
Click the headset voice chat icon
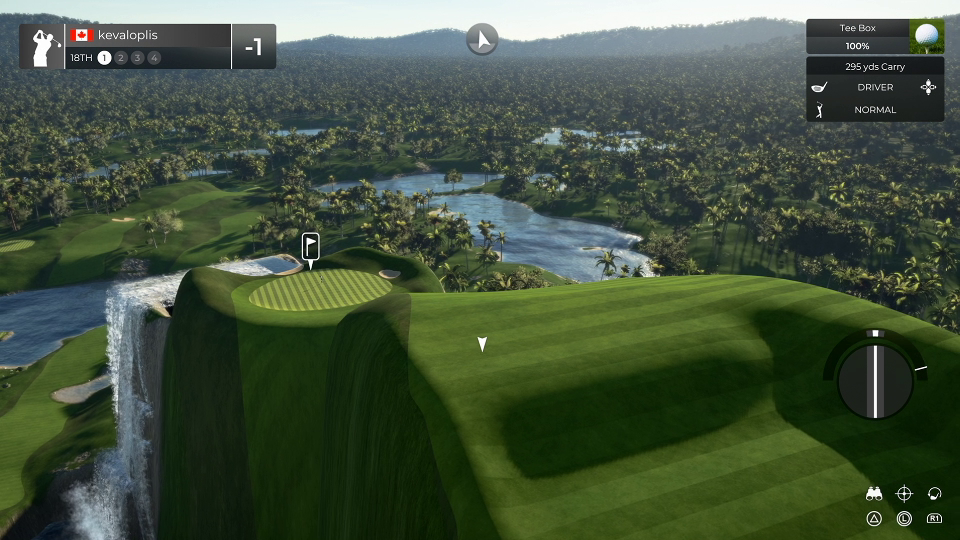pos(935,493)
